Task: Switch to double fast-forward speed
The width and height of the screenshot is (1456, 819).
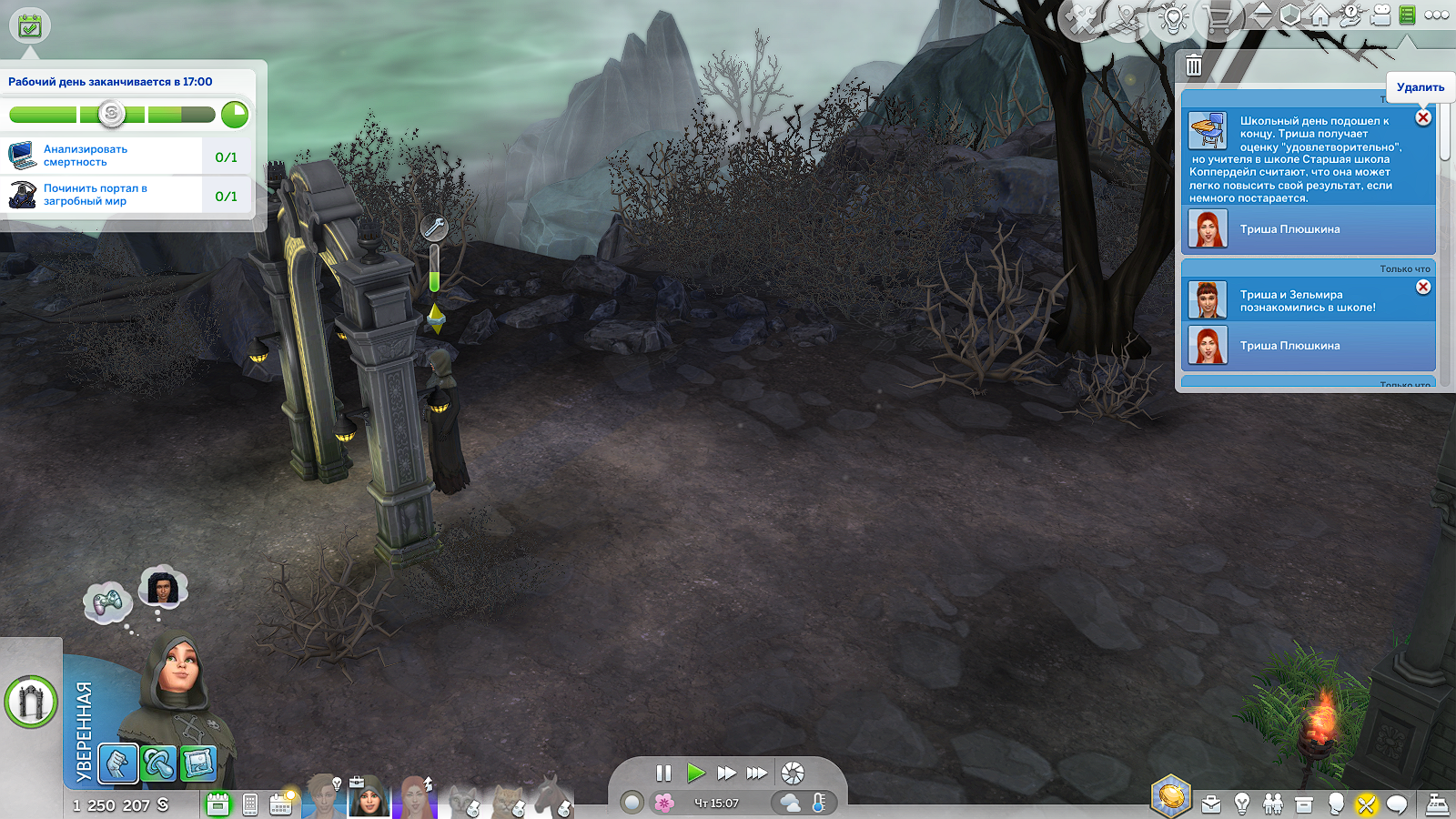Action: (x=726, y=773)
